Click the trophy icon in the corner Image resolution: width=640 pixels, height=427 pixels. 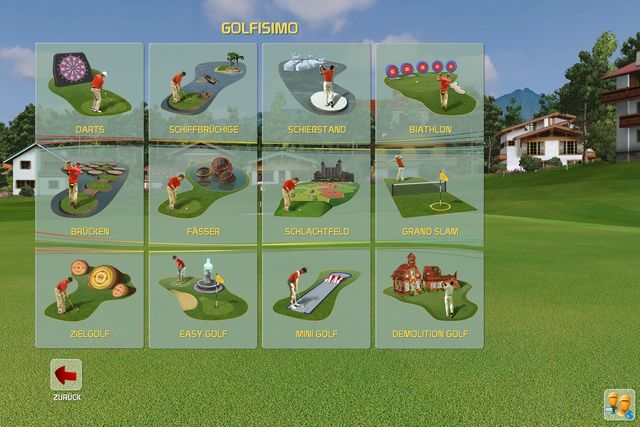tap(618, 403)
